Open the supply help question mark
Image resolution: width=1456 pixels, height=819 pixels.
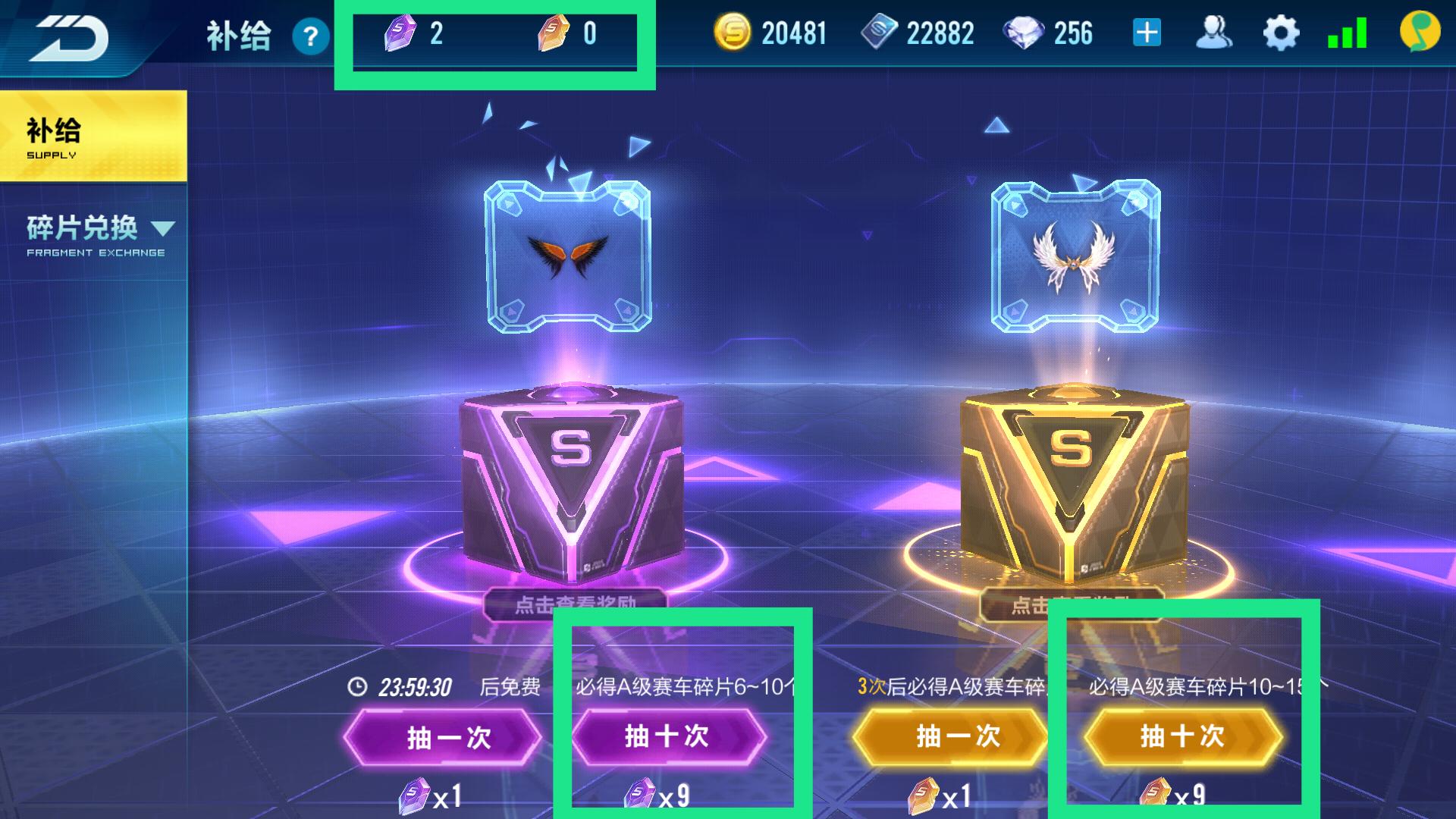310,36
